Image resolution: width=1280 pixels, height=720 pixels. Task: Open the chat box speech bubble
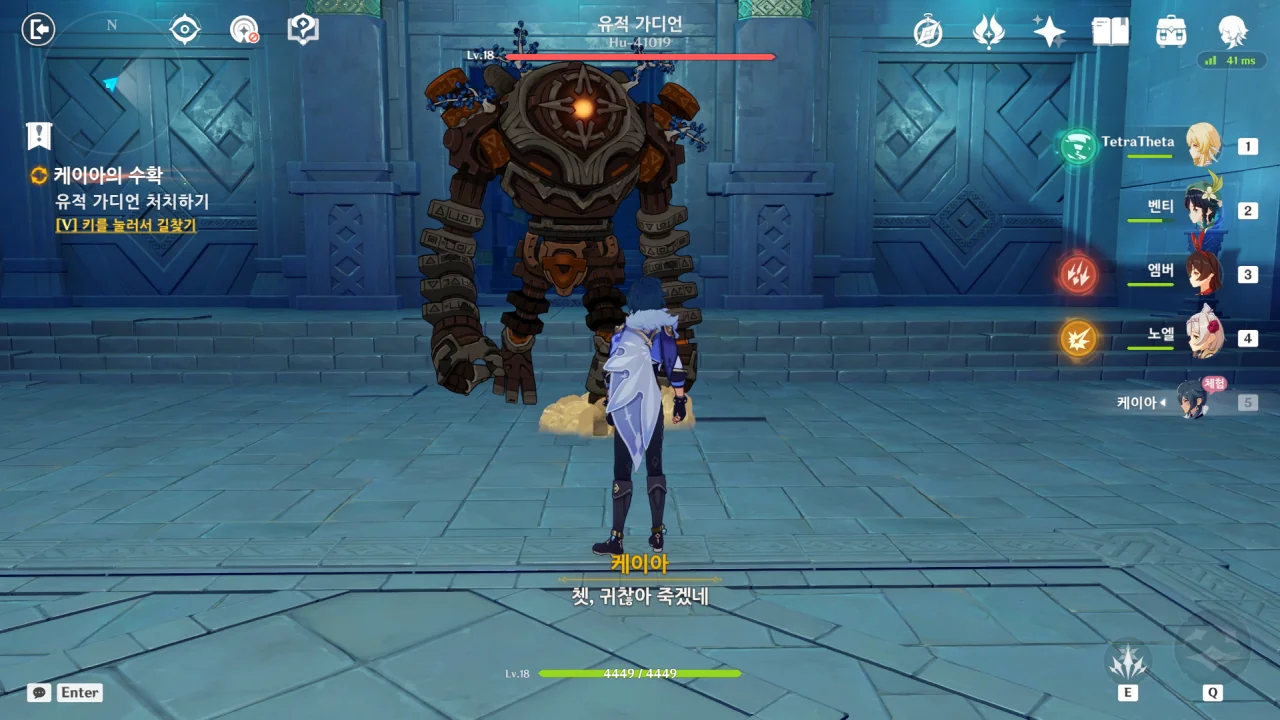click(39, 692)
